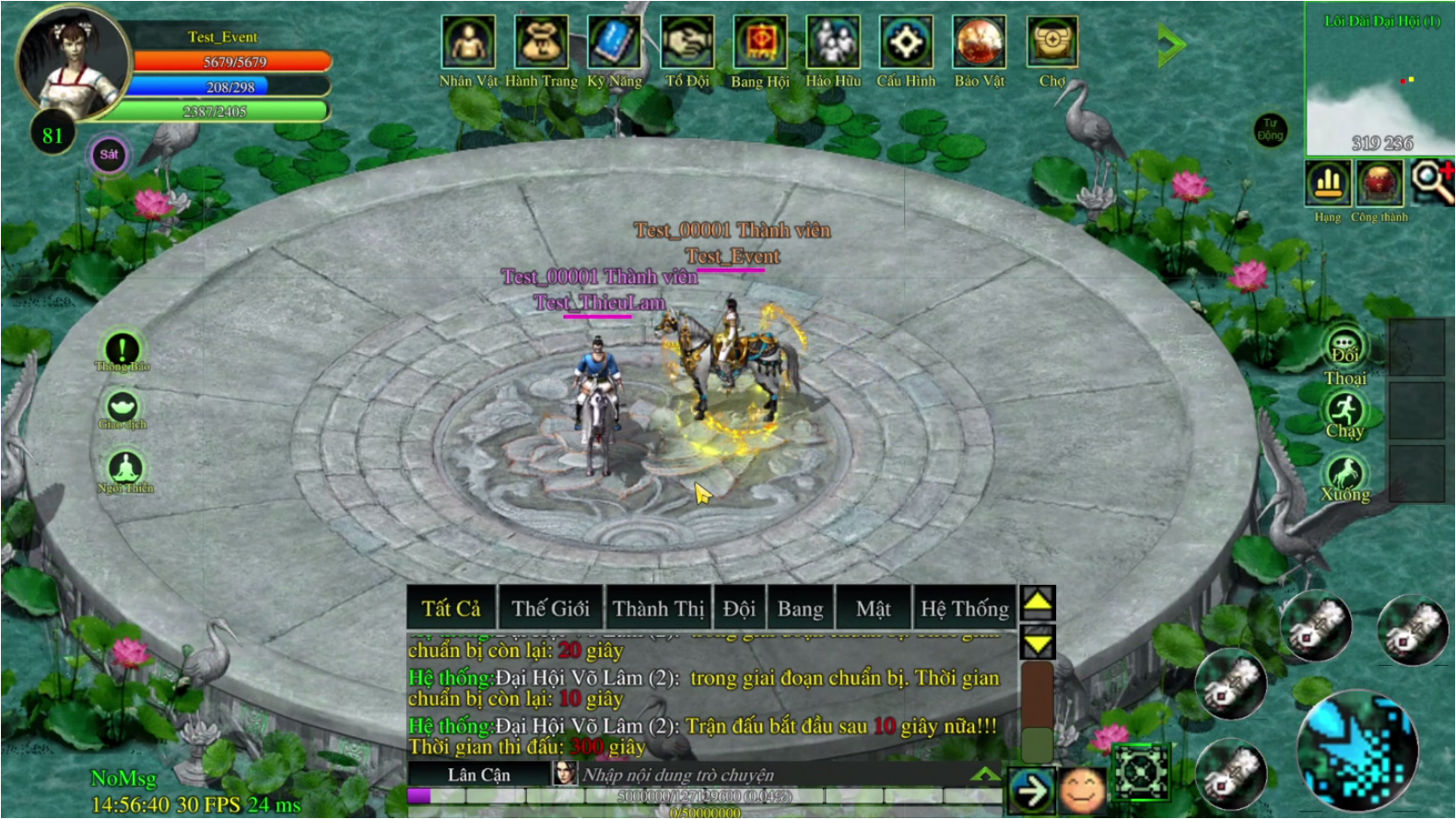Activate Ngồi Thiền meditation
This screenshot has width=1456, height=819.
click(x=125, y=469)
